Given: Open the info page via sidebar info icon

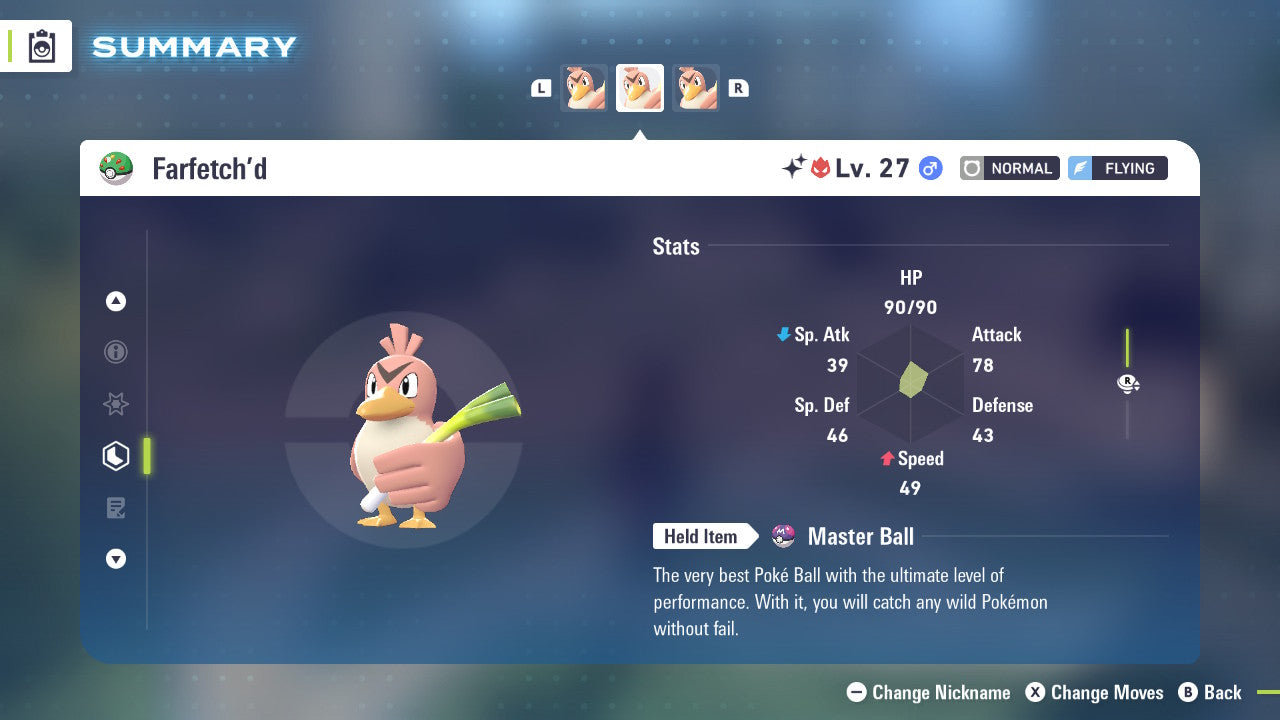Looking at the screenshot, I should click(x=116, y=352).
